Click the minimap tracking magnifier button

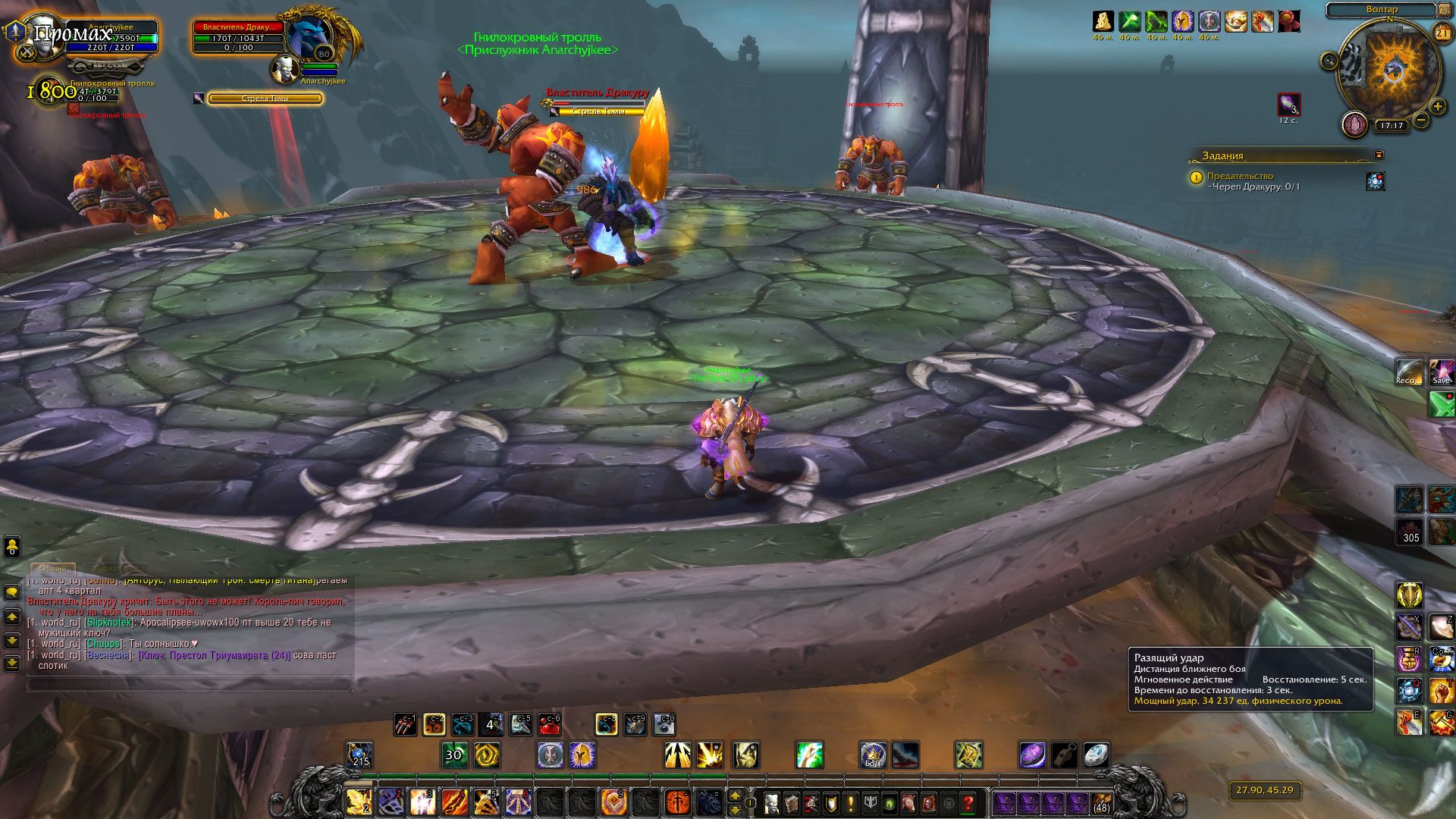1329,61
